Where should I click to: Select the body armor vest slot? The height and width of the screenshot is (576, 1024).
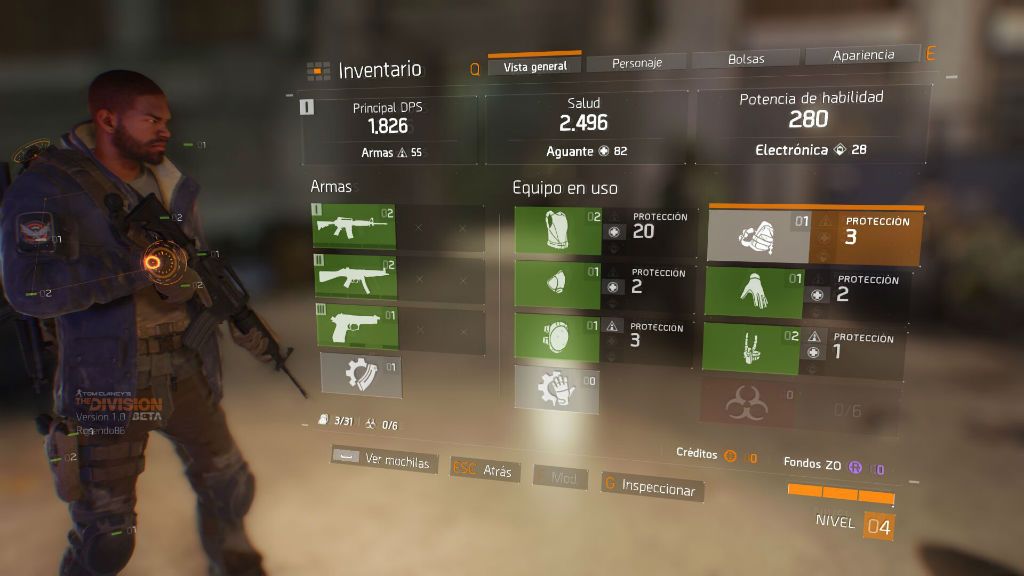(x=558, y=231)
